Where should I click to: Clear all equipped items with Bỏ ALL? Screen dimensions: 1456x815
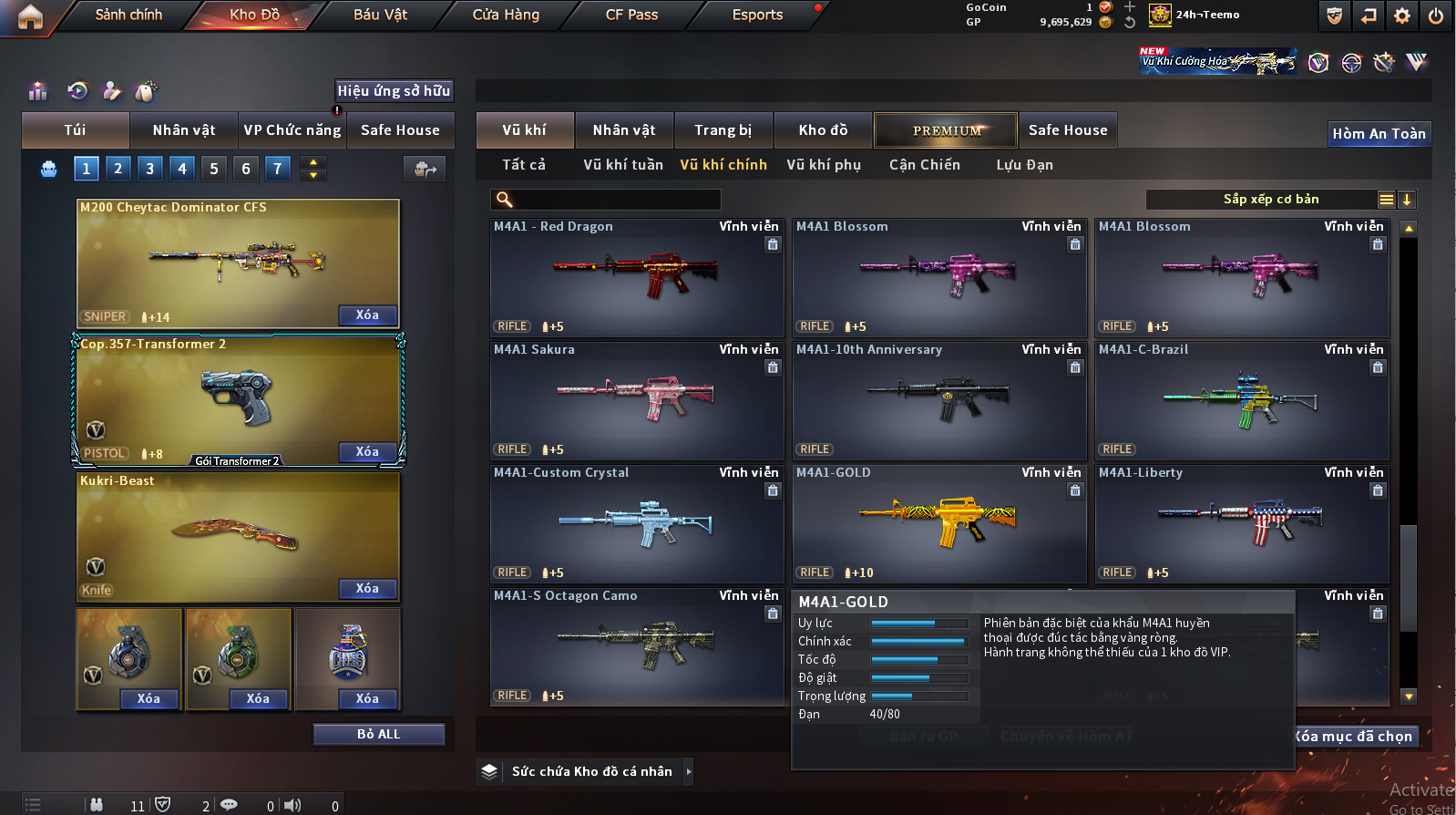378,734
